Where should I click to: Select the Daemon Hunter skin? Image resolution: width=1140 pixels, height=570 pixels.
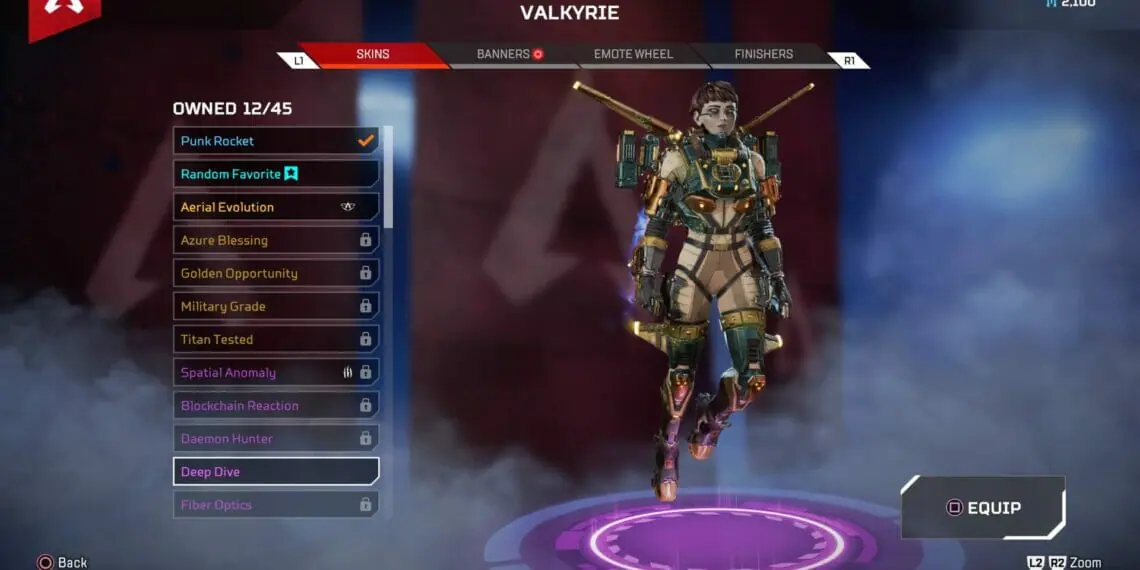coord(276,438)
